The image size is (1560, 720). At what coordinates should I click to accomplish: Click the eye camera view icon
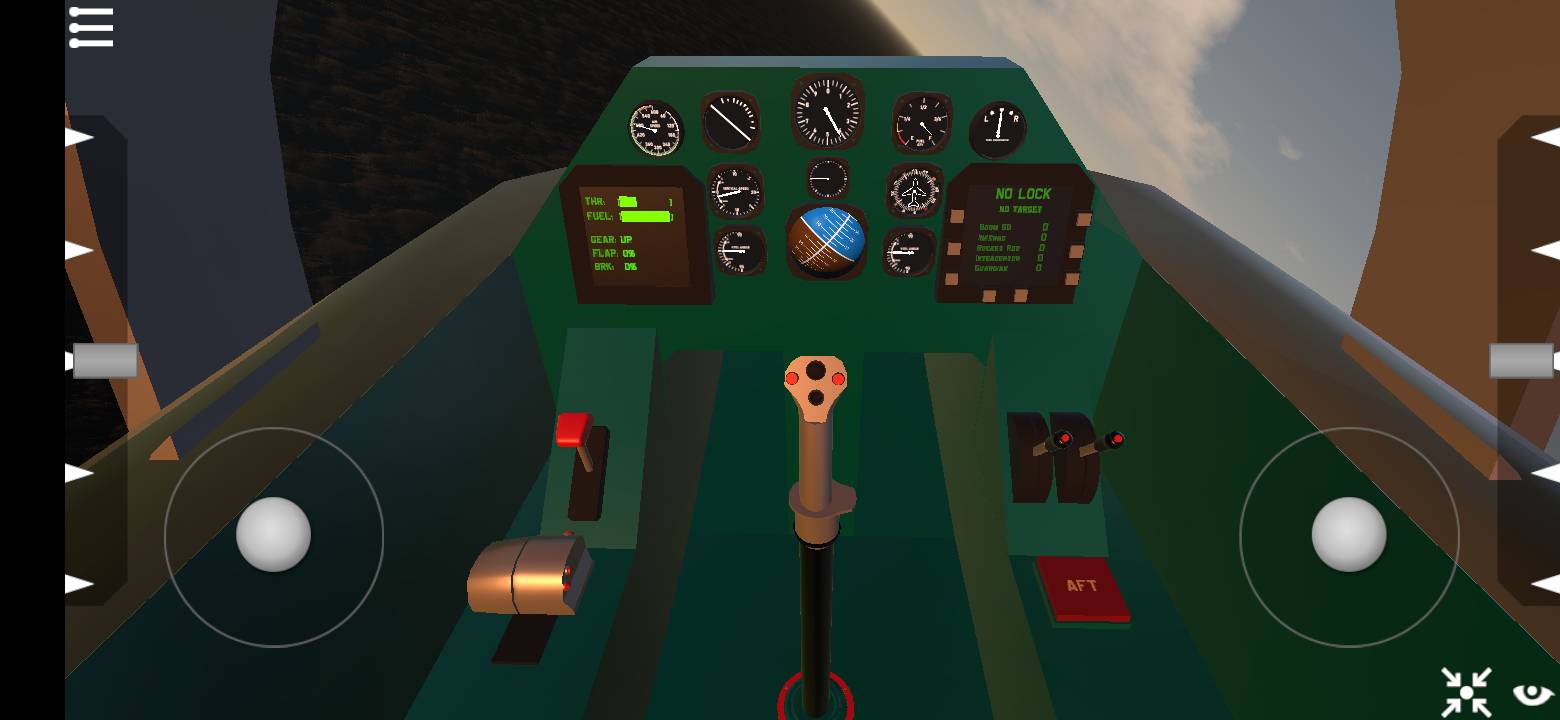click(x=1532, y=693)
